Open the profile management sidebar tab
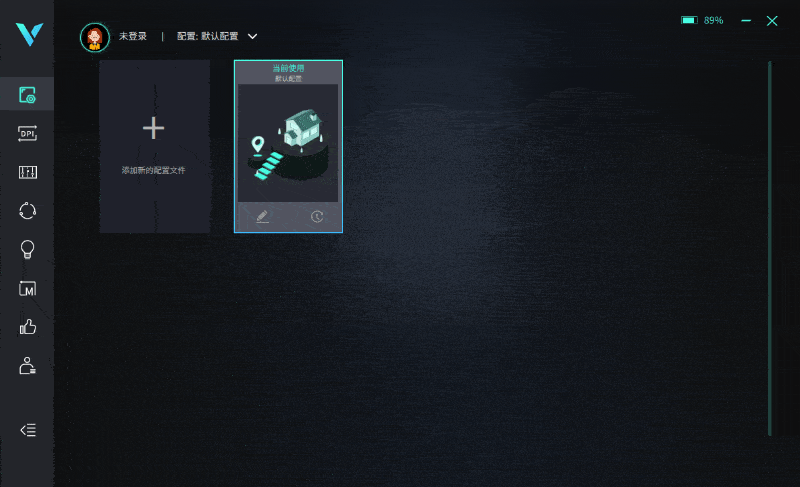This screenshot has width=800, height=487. click(27, 96)
